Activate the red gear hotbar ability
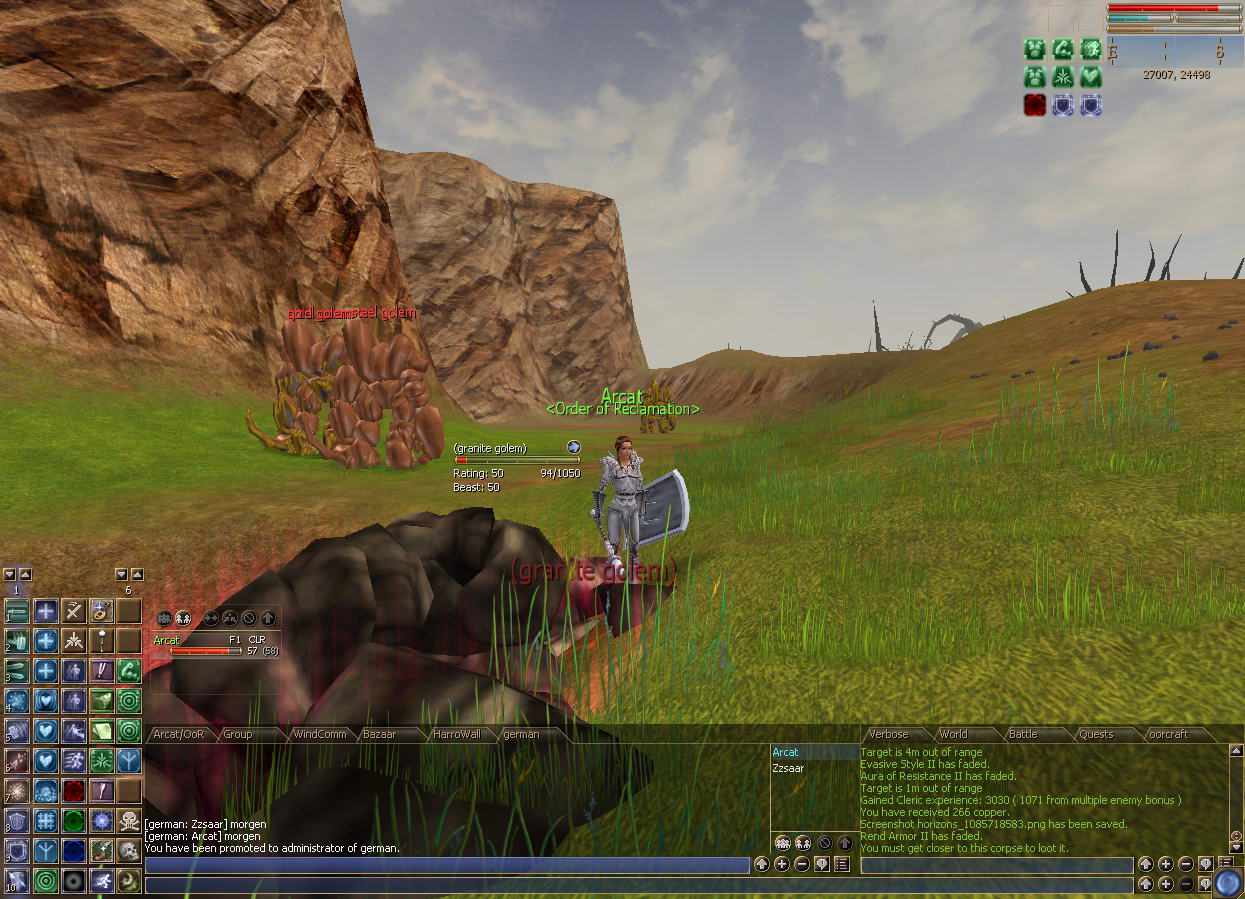The height and width of the screenshot is (899, 1245). 73,791
